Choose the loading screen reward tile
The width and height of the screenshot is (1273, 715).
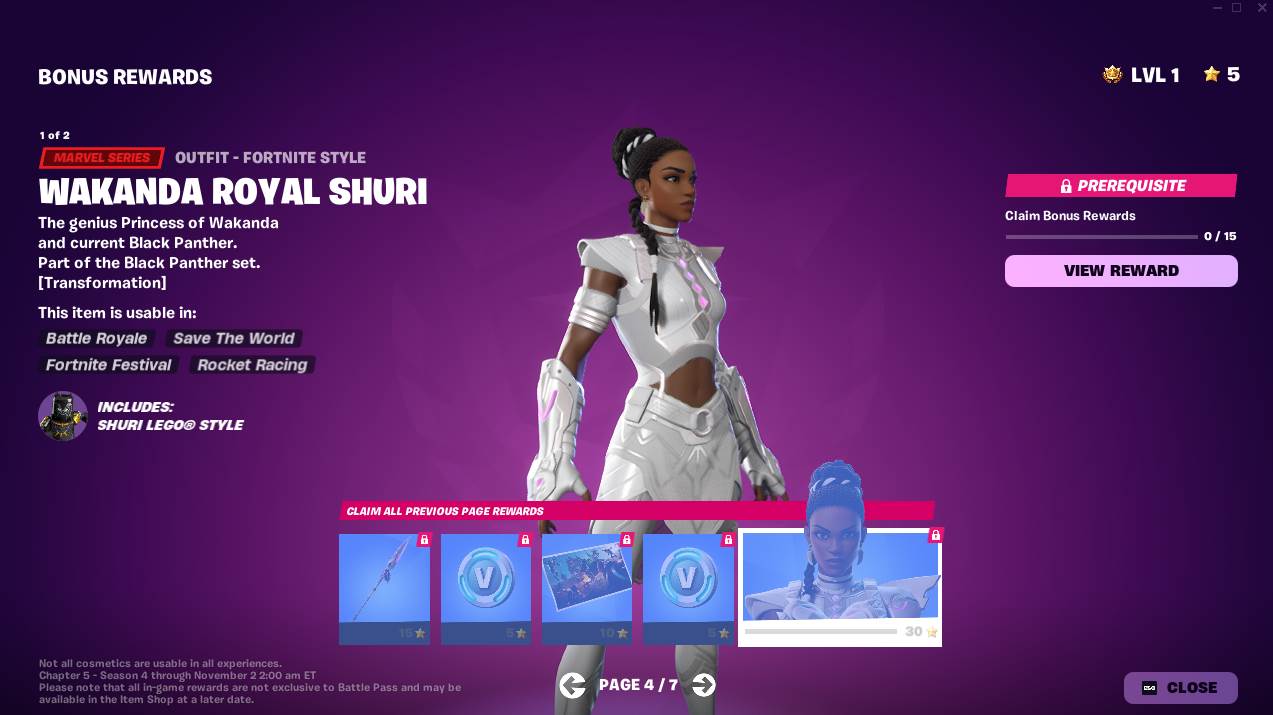point(587,588)
